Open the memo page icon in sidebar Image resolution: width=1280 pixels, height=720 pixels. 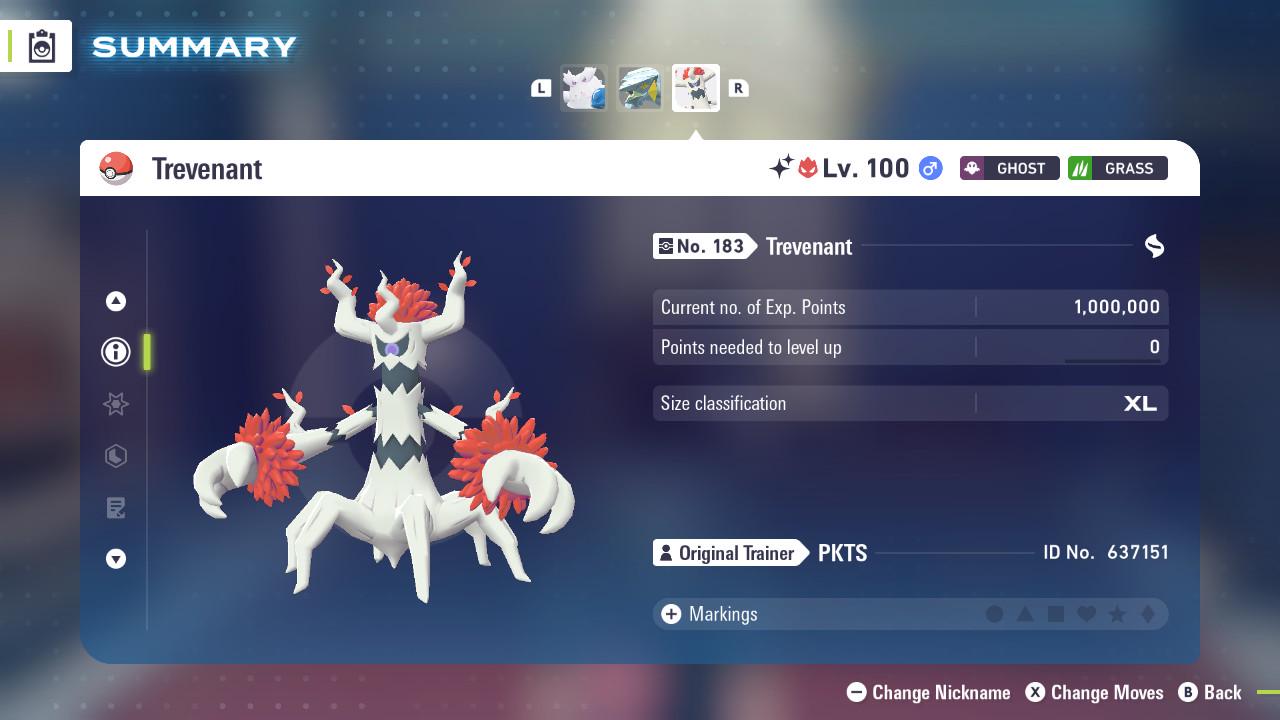click(115, 507)
